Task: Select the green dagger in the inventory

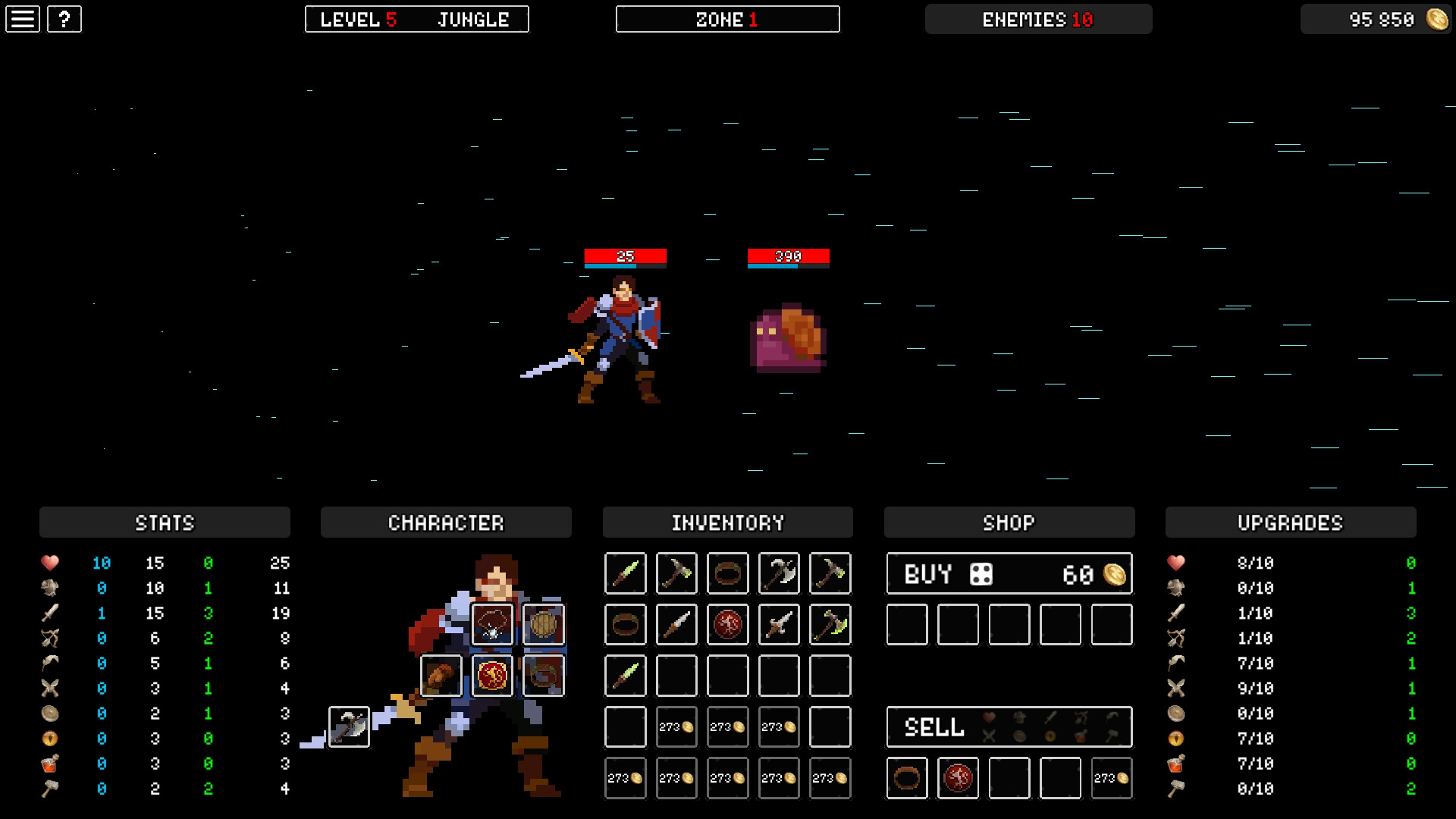Action: 626,573
